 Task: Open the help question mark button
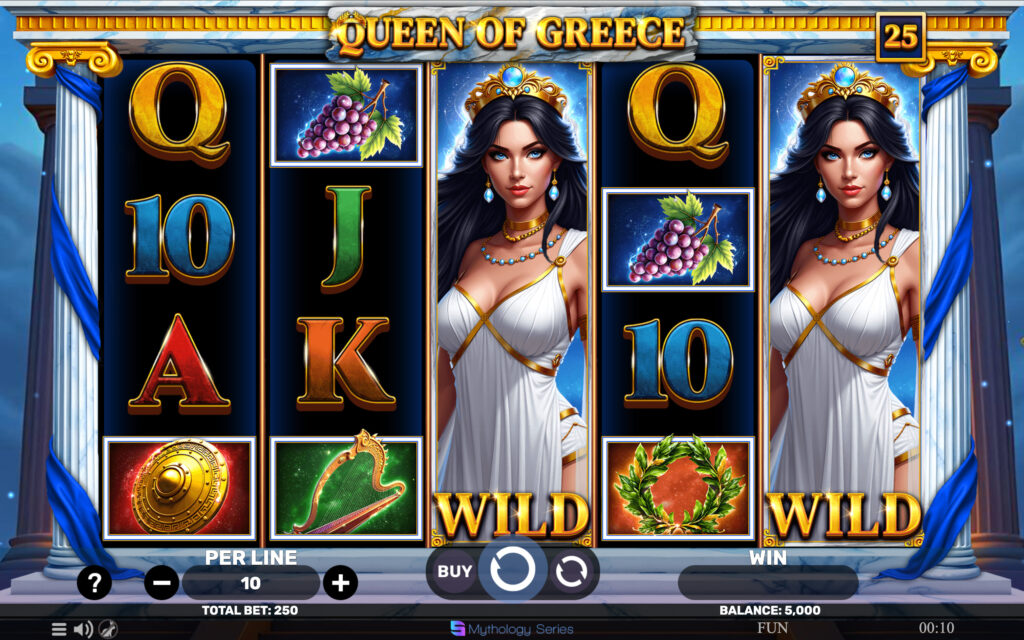[94, 582]
